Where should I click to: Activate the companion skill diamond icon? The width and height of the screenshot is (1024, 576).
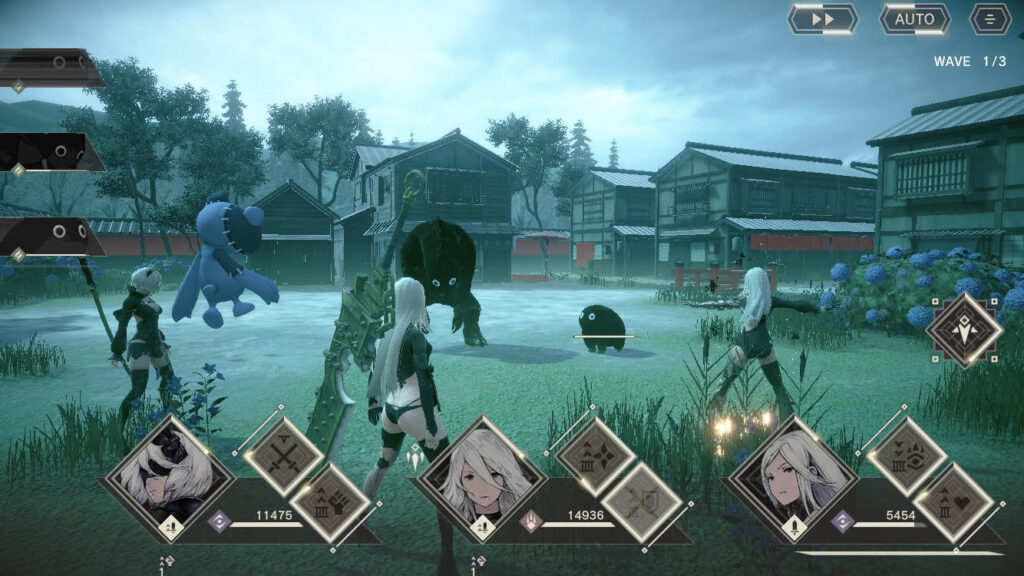pos(964,328)
